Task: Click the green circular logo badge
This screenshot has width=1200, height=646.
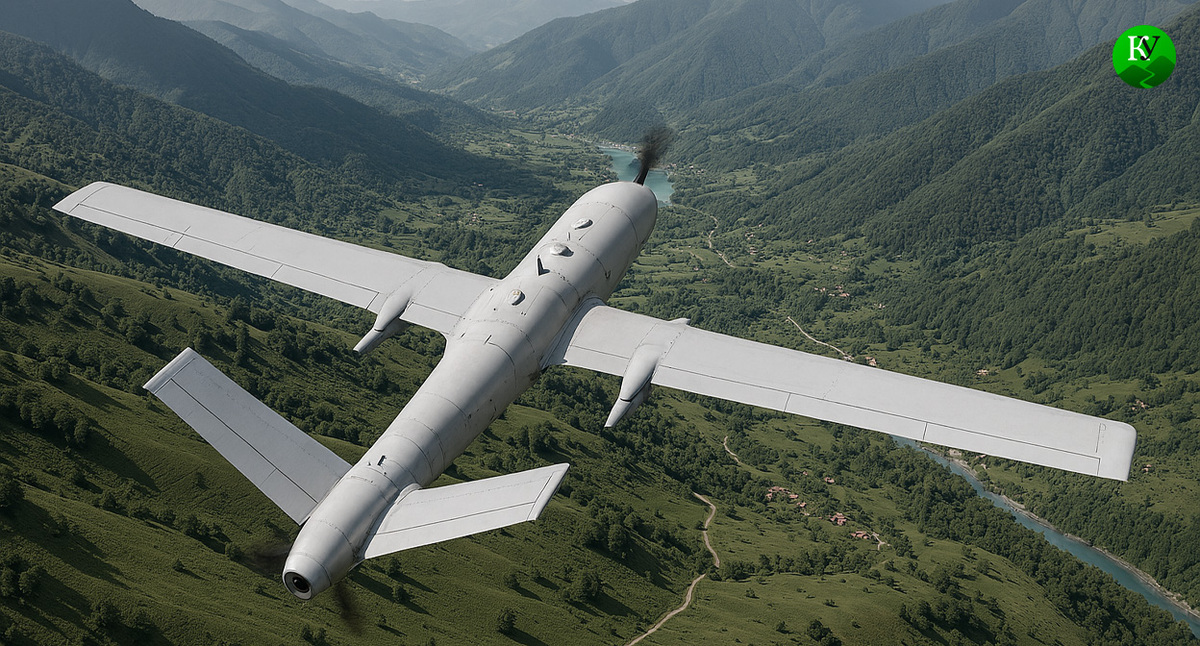Action: coord(1144,56)
